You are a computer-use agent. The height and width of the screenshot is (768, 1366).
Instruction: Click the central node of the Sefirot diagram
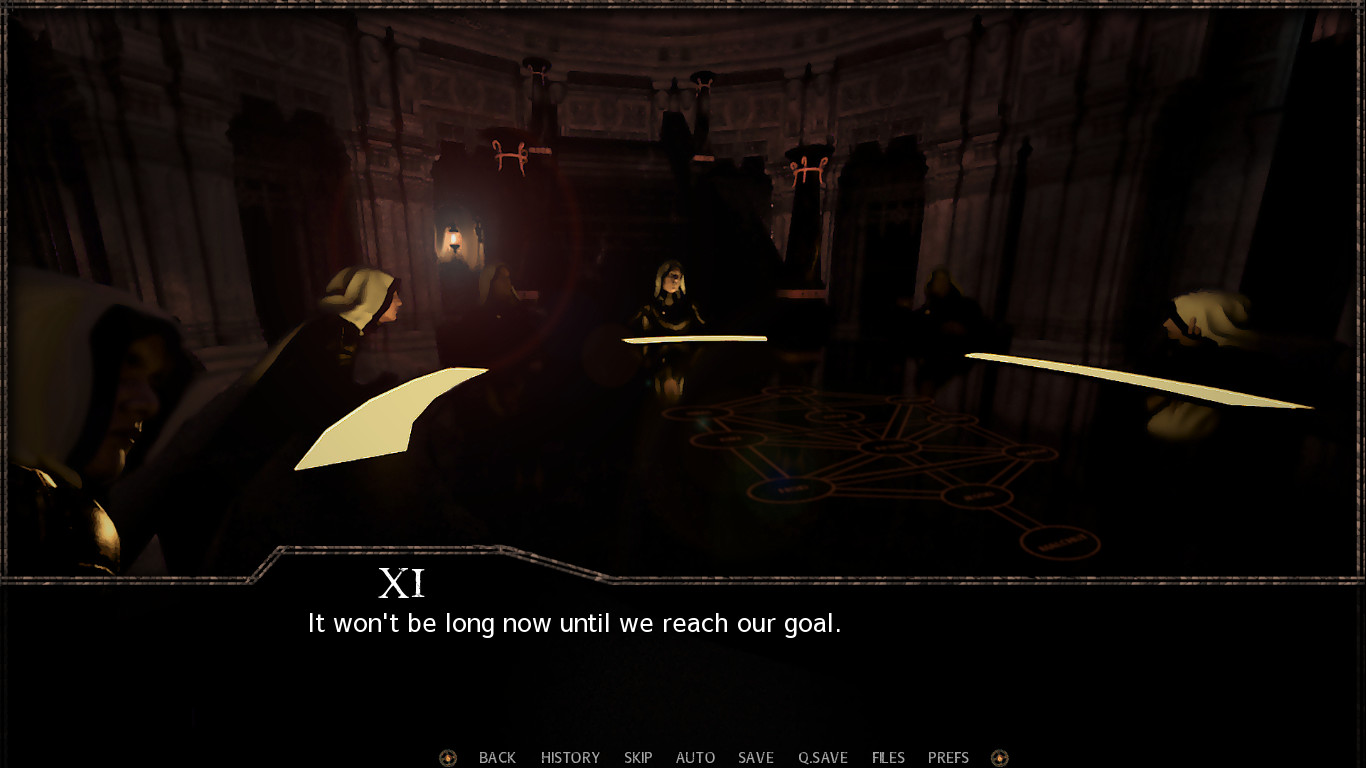click(x=891, y=446)
